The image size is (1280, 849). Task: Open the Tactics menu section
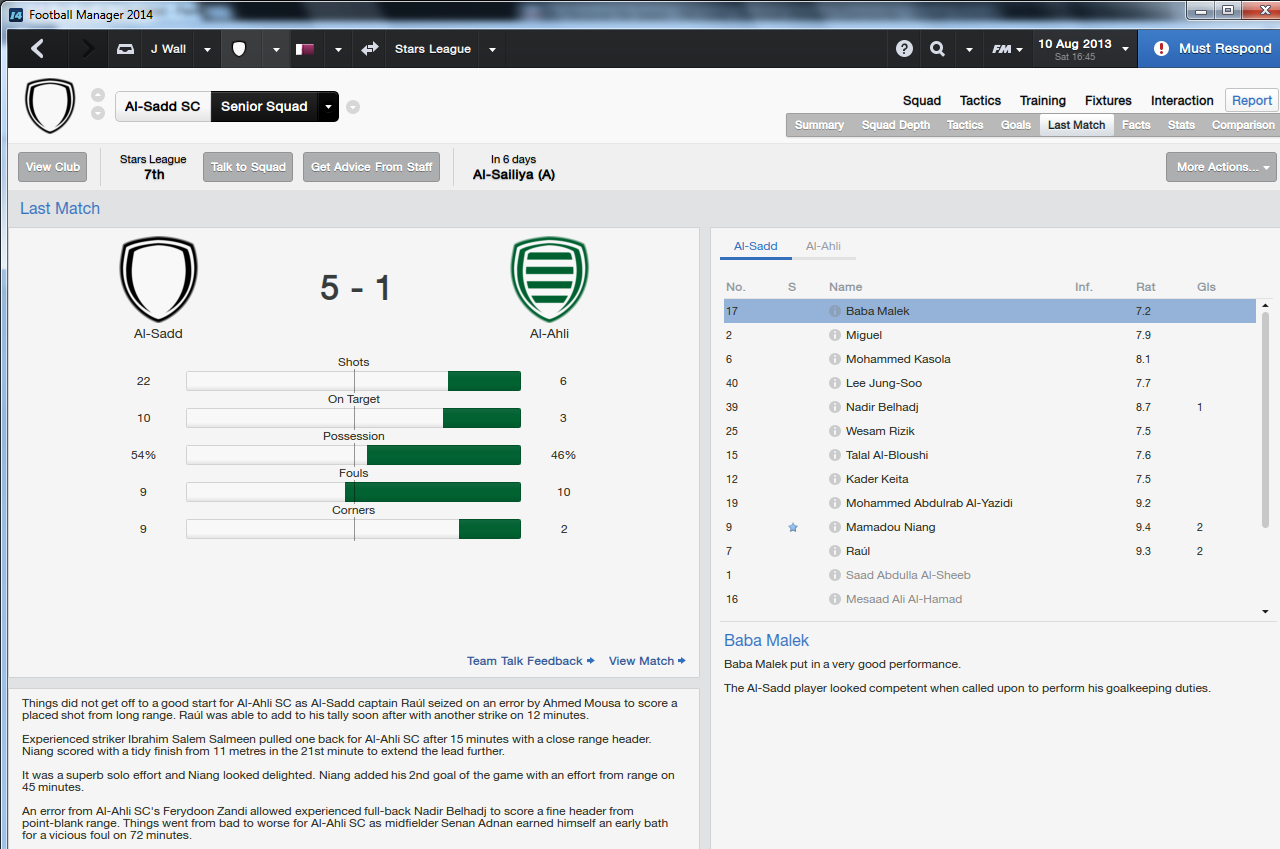980,100
